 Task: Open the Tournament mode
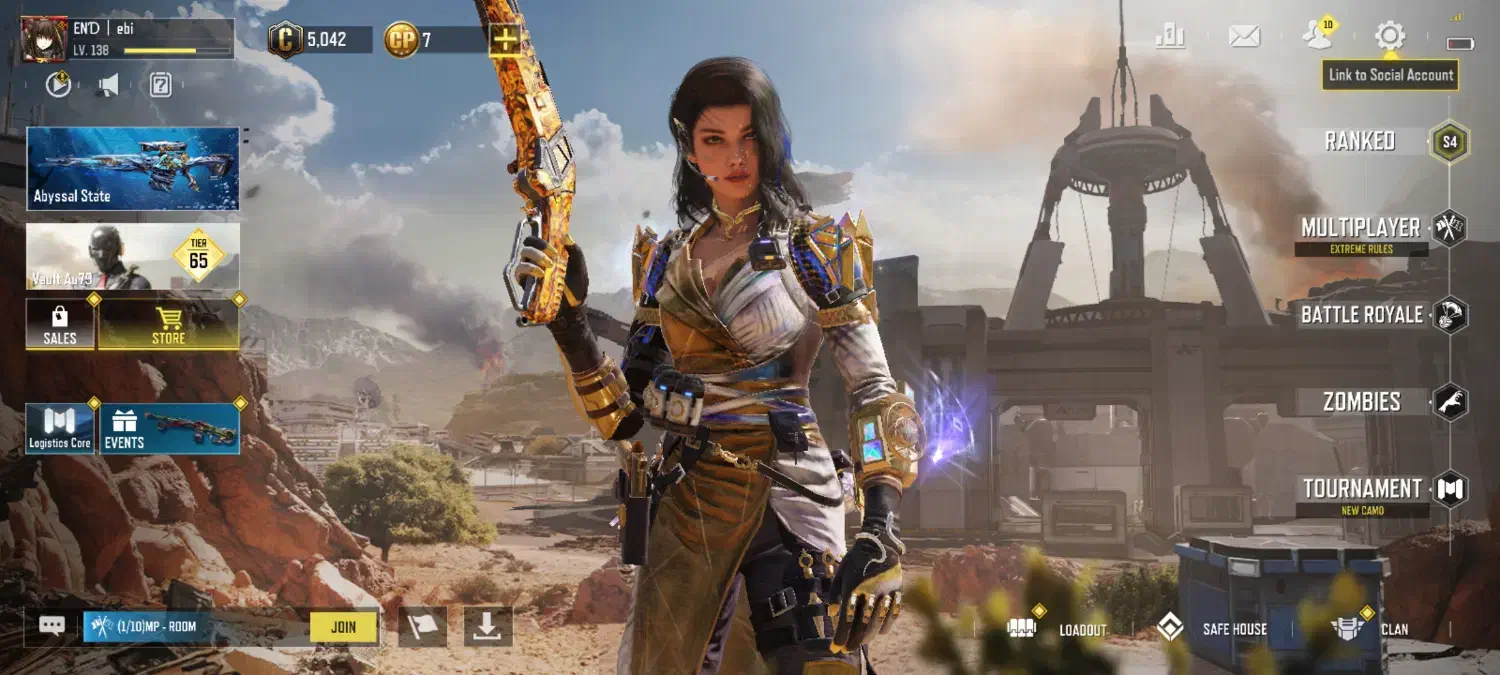1362,489
